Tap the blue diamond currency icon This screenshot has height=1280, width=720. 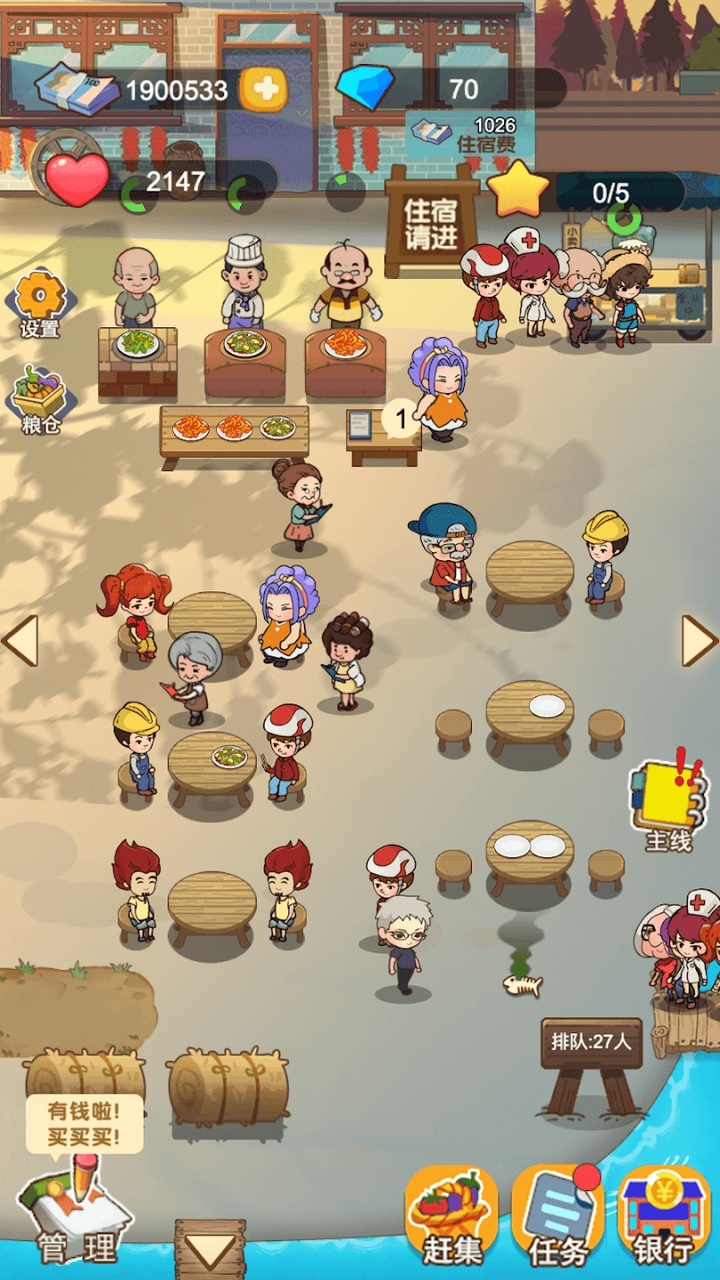[x=365, y=88]
